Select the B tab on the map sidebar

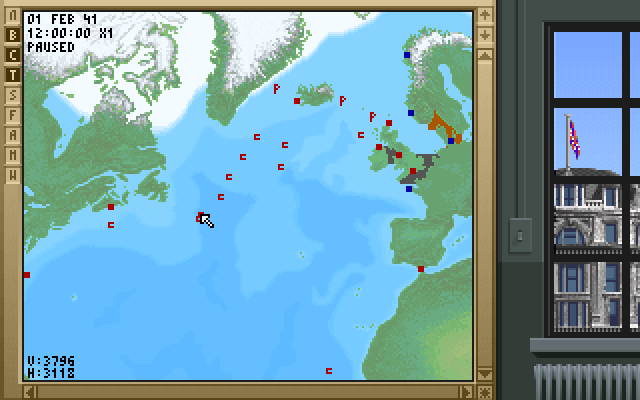(x=13, y=34)
